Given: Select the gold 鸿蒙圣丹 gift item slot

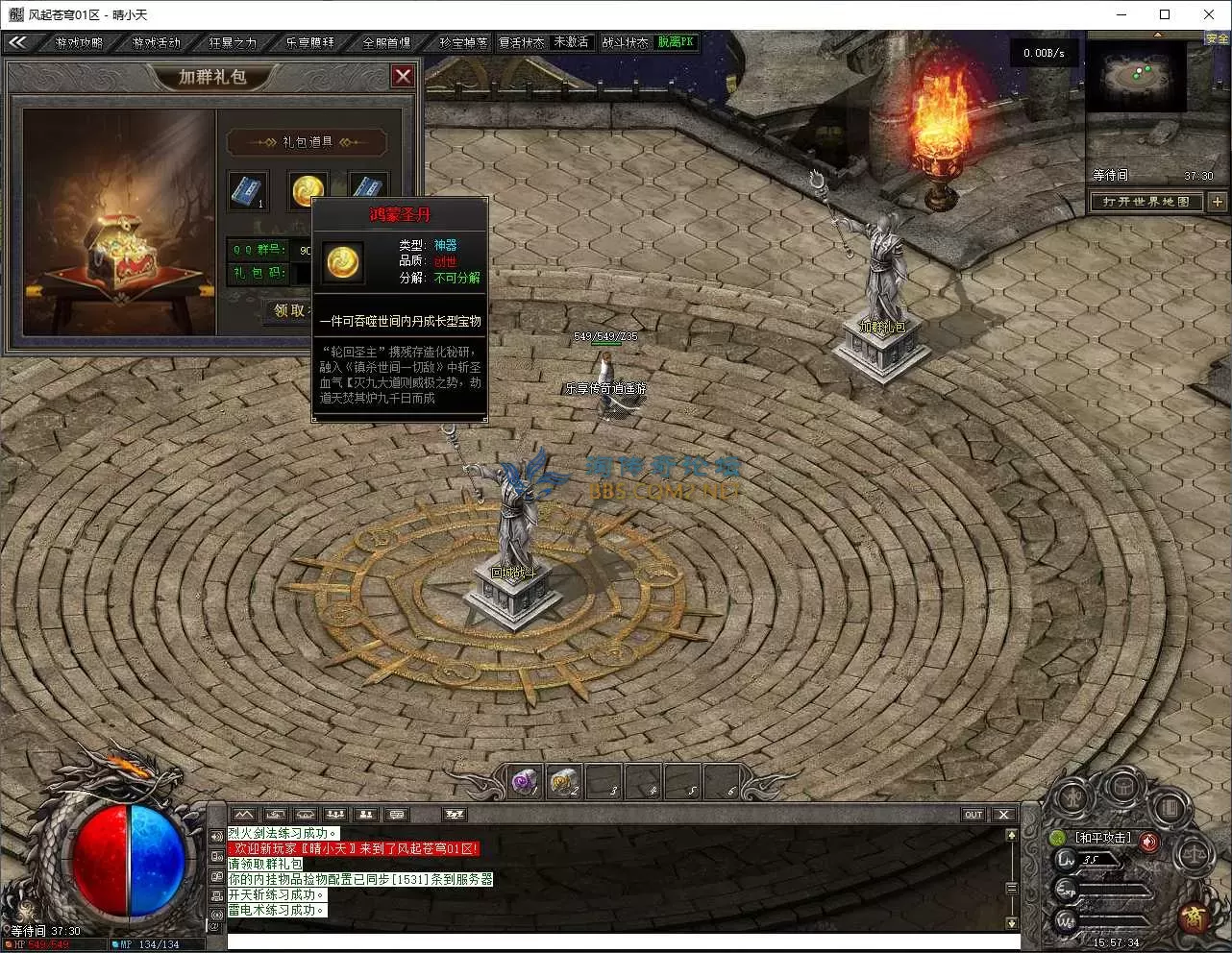Looking at the screenshot, I should (x=308, y=190).
